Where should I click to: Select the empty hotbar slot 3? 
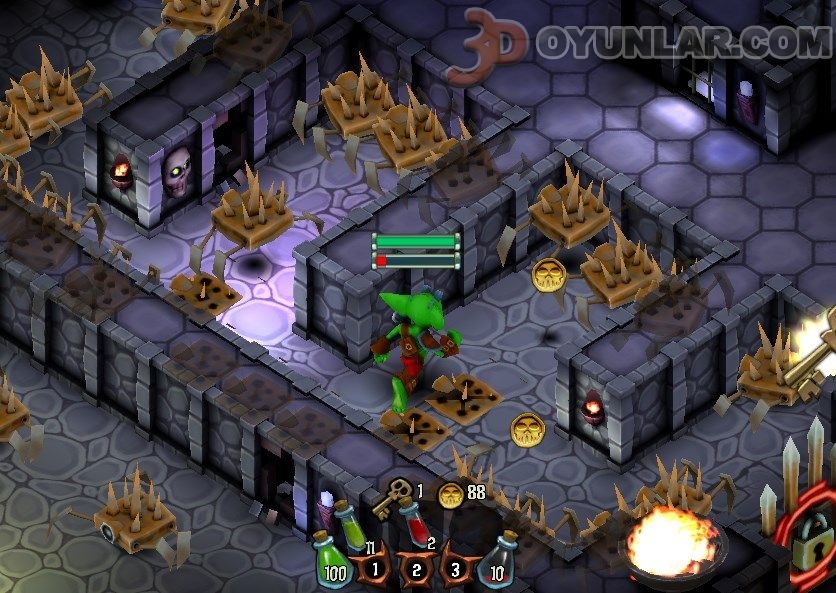click(457, 569)
